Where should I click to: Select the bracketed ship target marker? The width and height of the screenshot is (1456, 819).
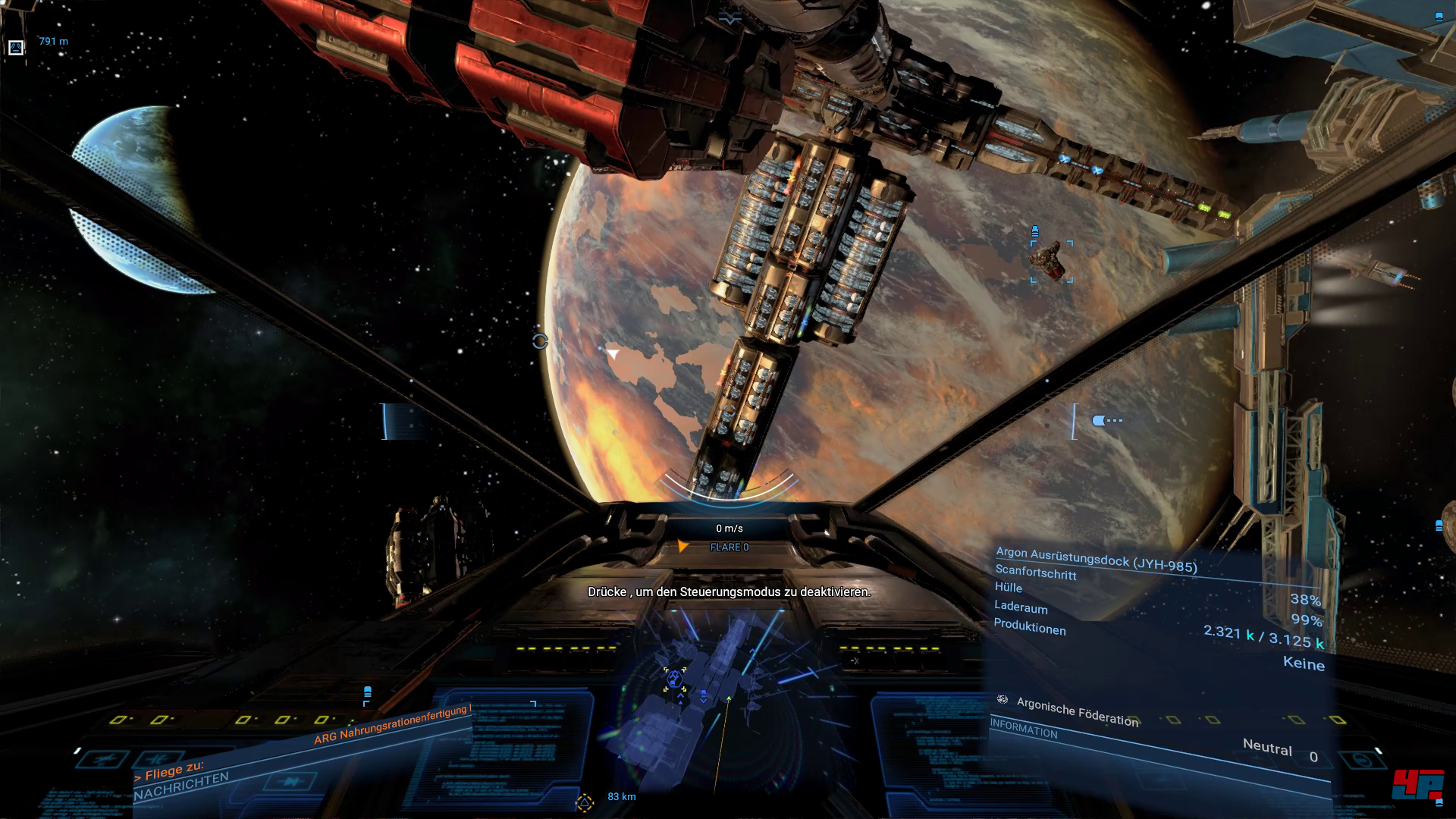[1051, 262]
